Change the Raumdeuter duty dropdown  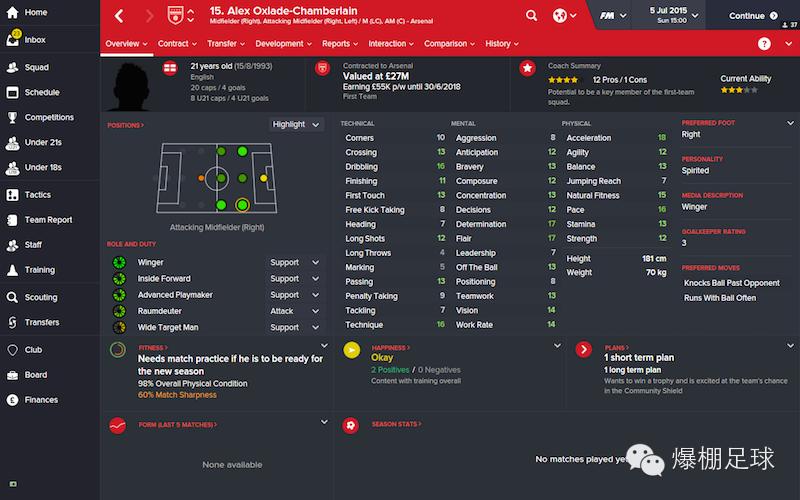click(295, 311)
